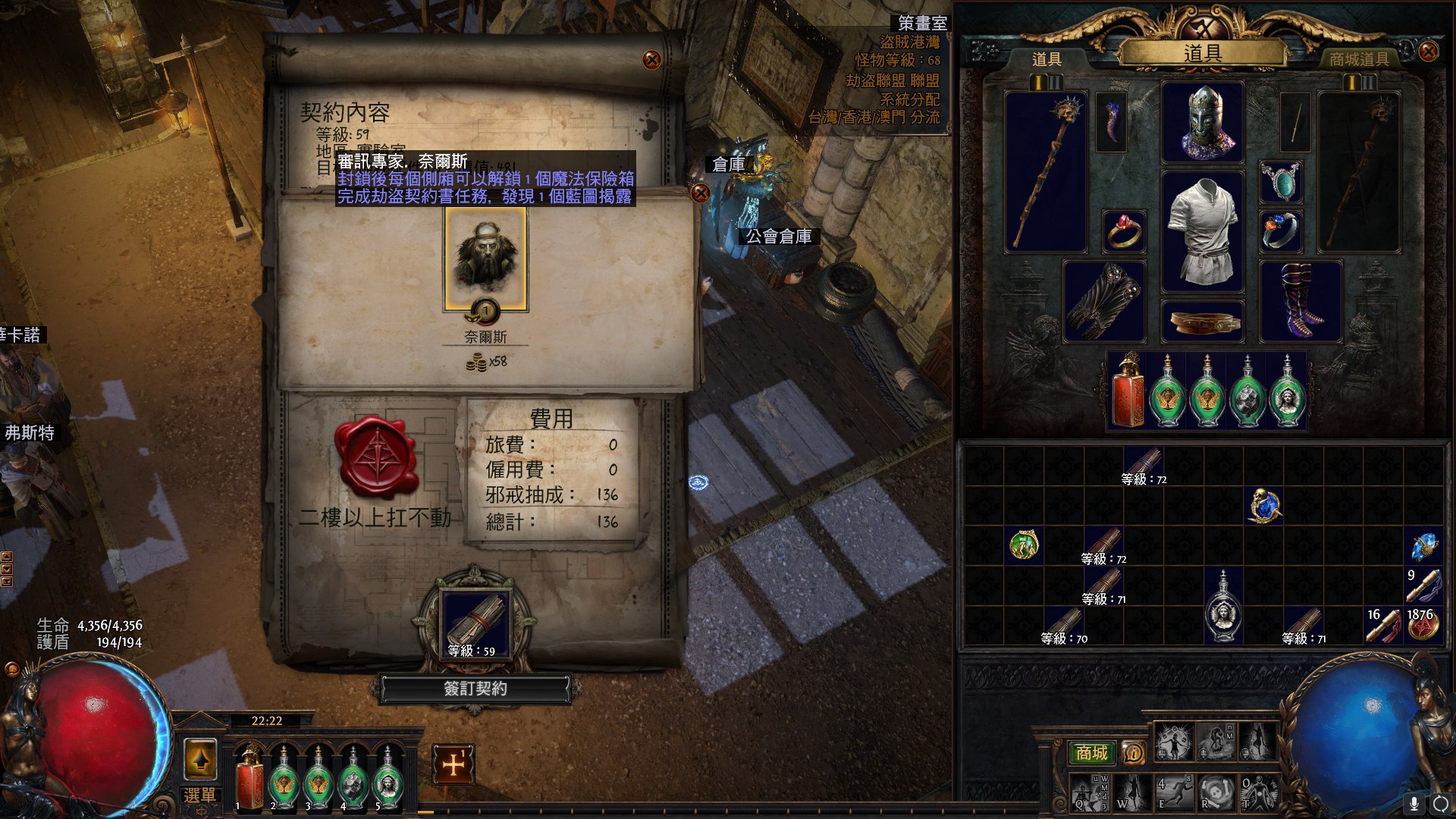Sign the contract with 簽訂契約 button
The height and width of the screenshot is (819, 1456).
coord(475,689)
